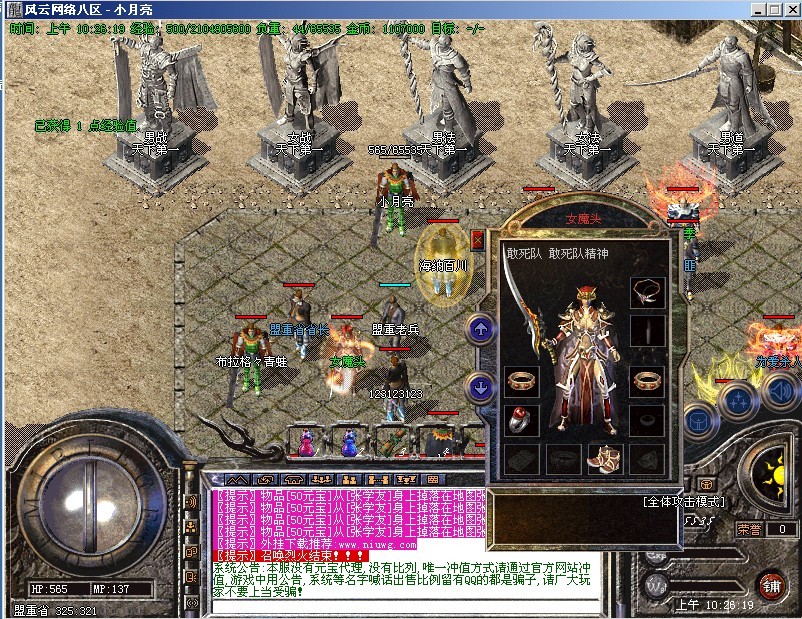The image size is (802, 619).
Task: Click the sparkle skills round button
Action: pyautogui.click(x=736, y=400)
